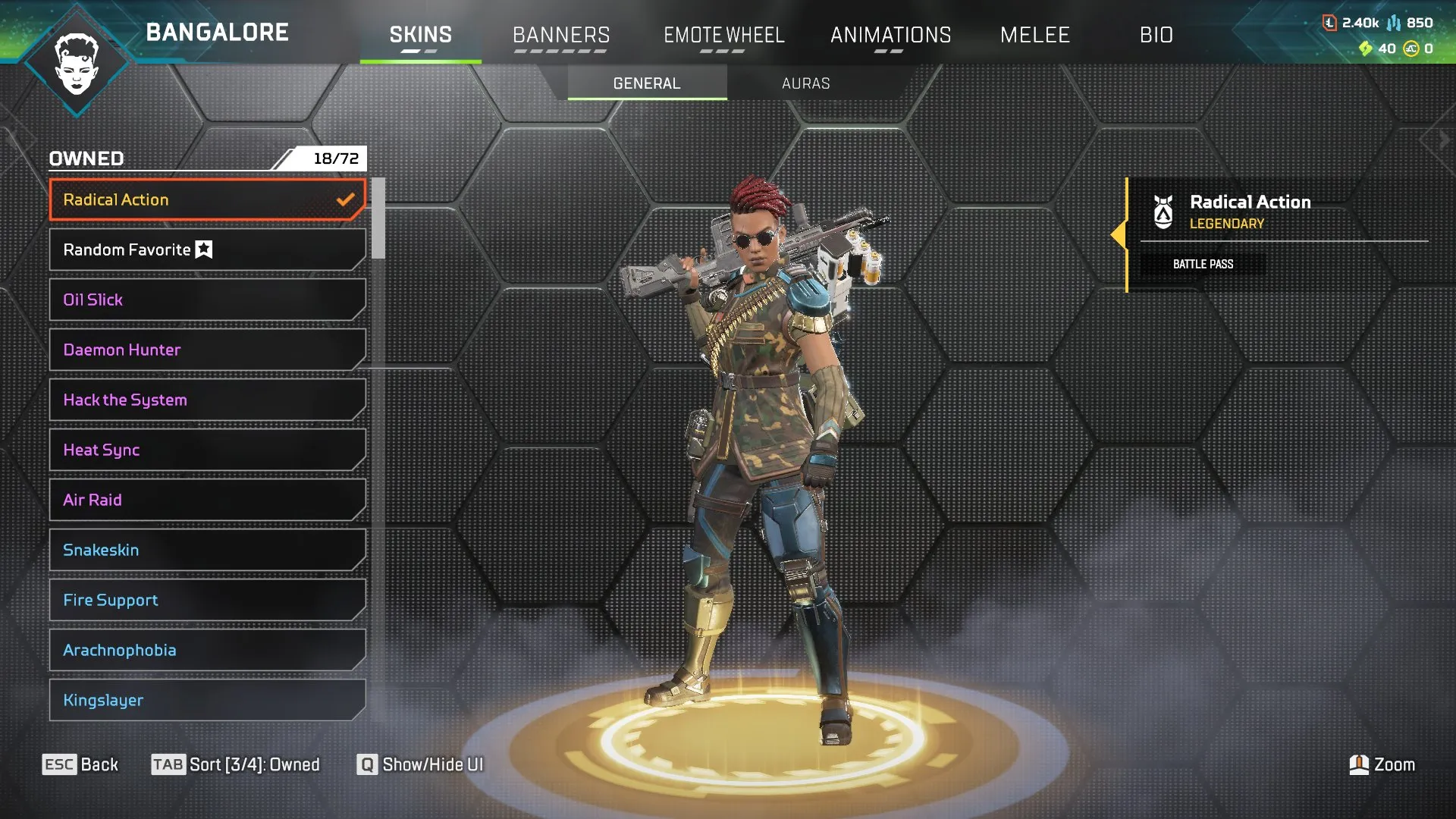Click the Q key icon for Show/Hide UI
The height and width of the screenshot is (819, 1456).
pyautogui.click(x=367, y=765)
